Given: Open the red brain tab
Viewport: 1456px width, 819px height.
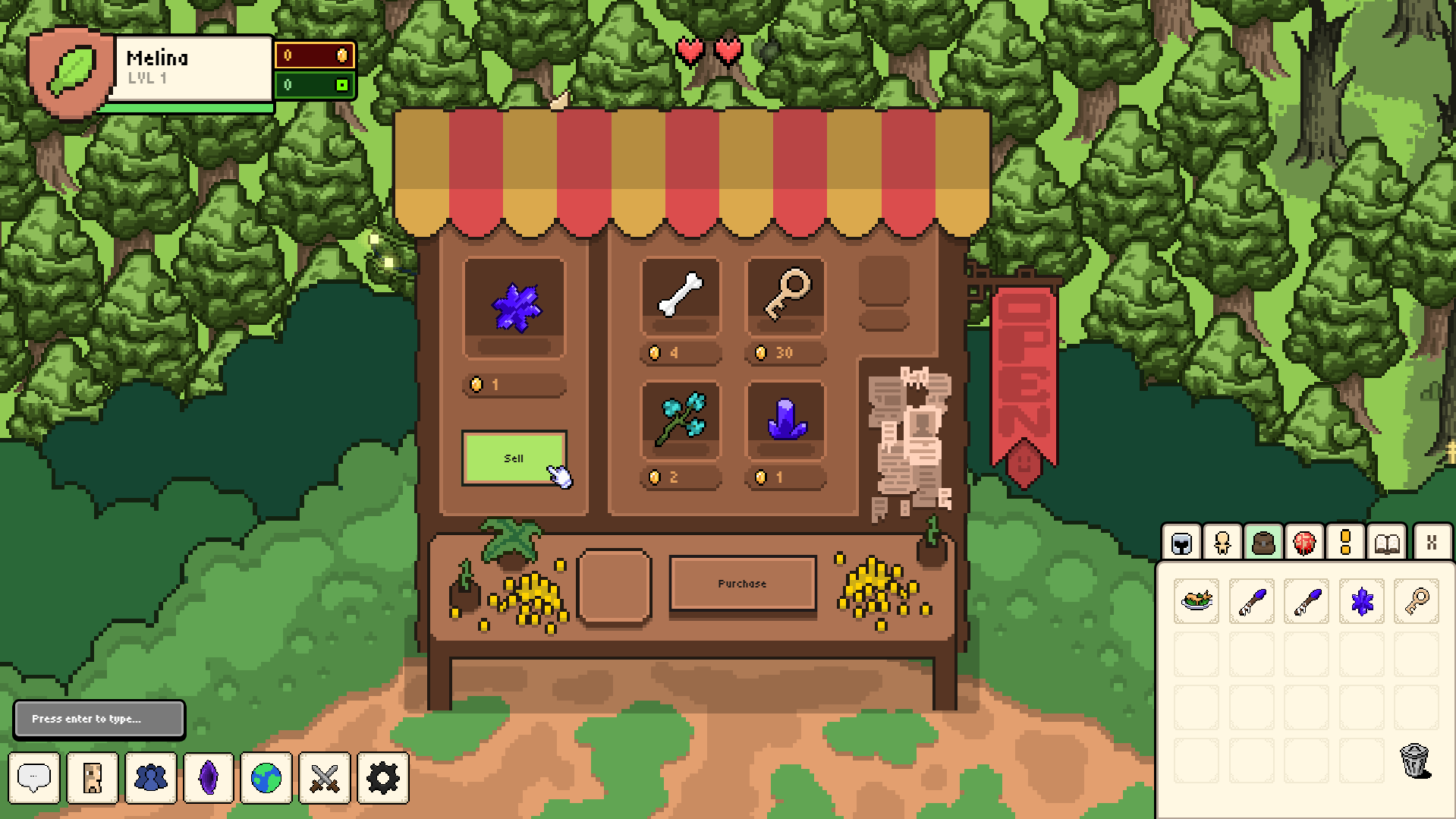Looking at the screenshot, I should point(1304,543).
